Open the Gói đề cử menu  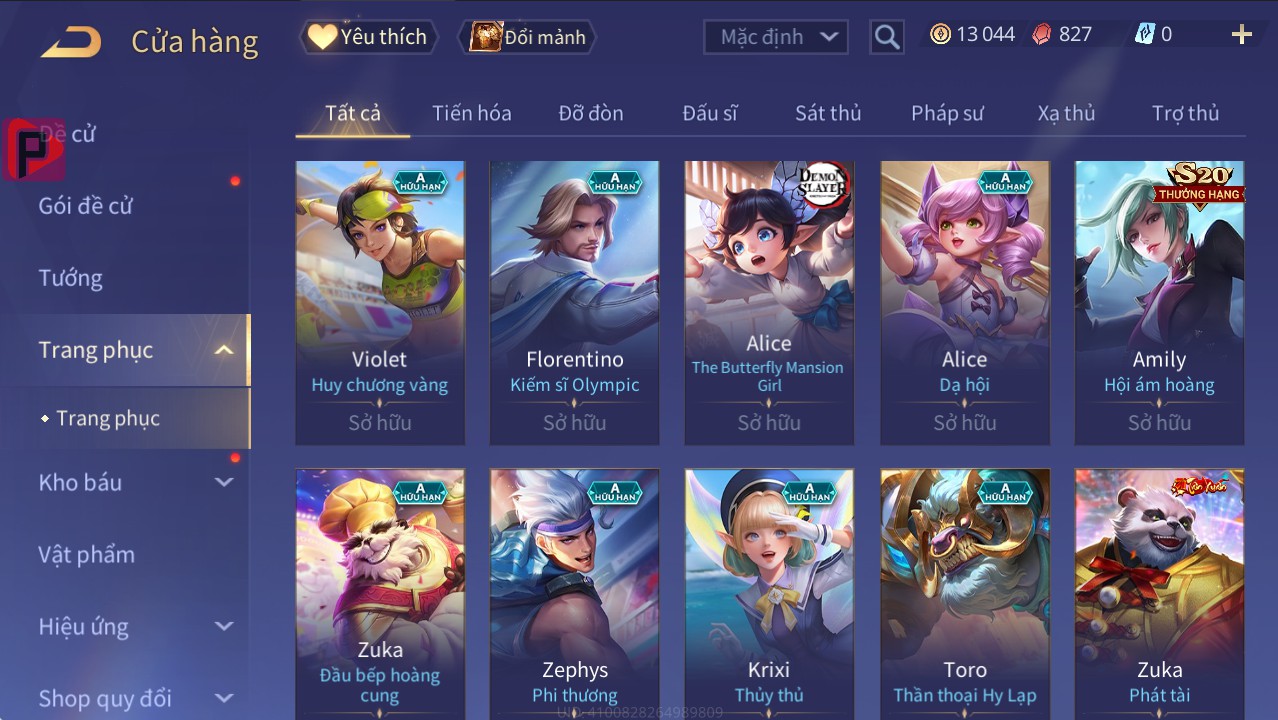tap(86, 206)
